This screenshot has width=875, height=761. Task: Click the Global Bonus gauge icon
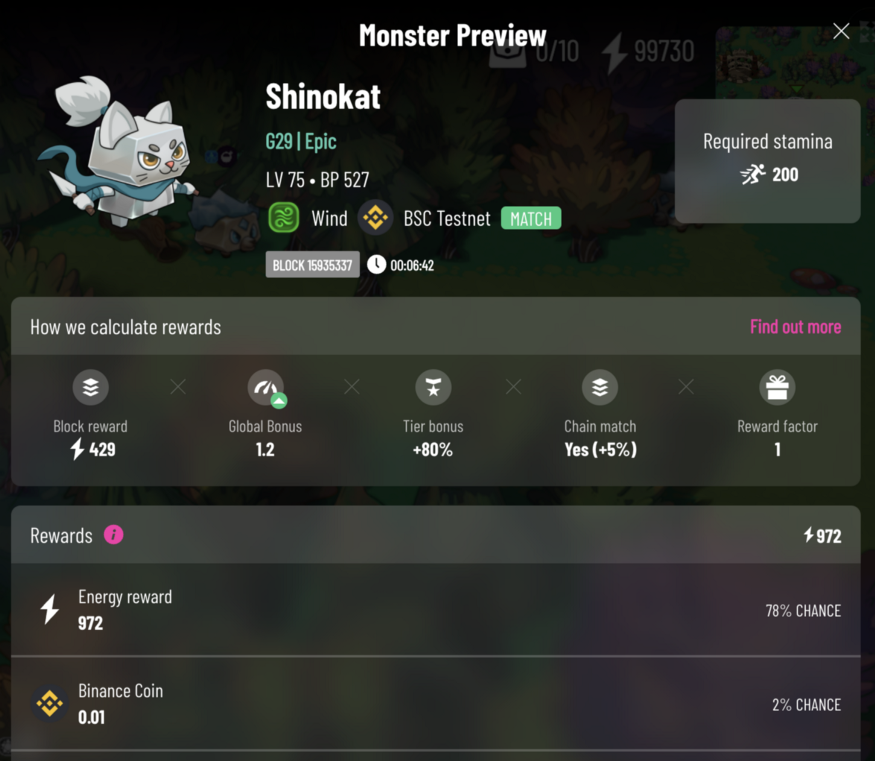coord(265,388)
